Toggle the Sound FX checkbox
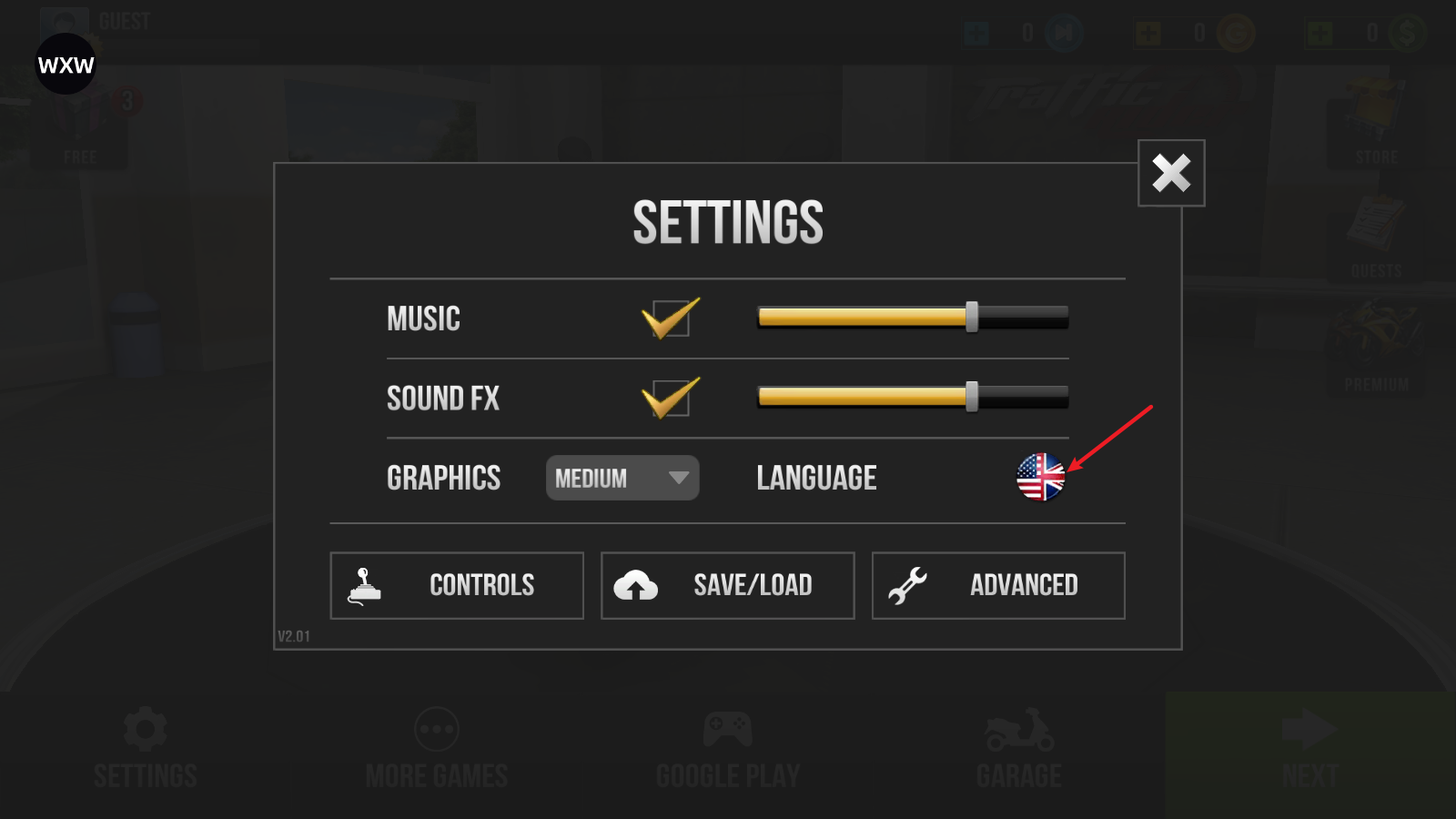Viewport: 1456px width, 819px height. 671,399
